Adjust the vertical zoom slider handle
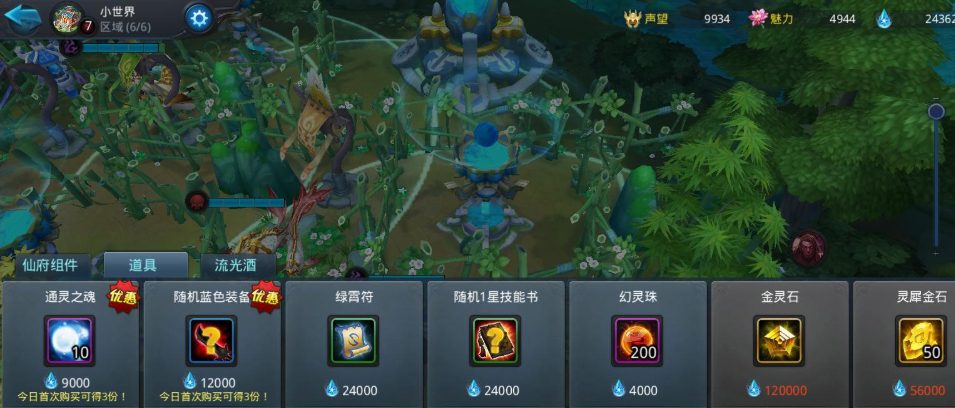Image resolution: width=955 pixels, height=408 pixels. tap(936, 111)
